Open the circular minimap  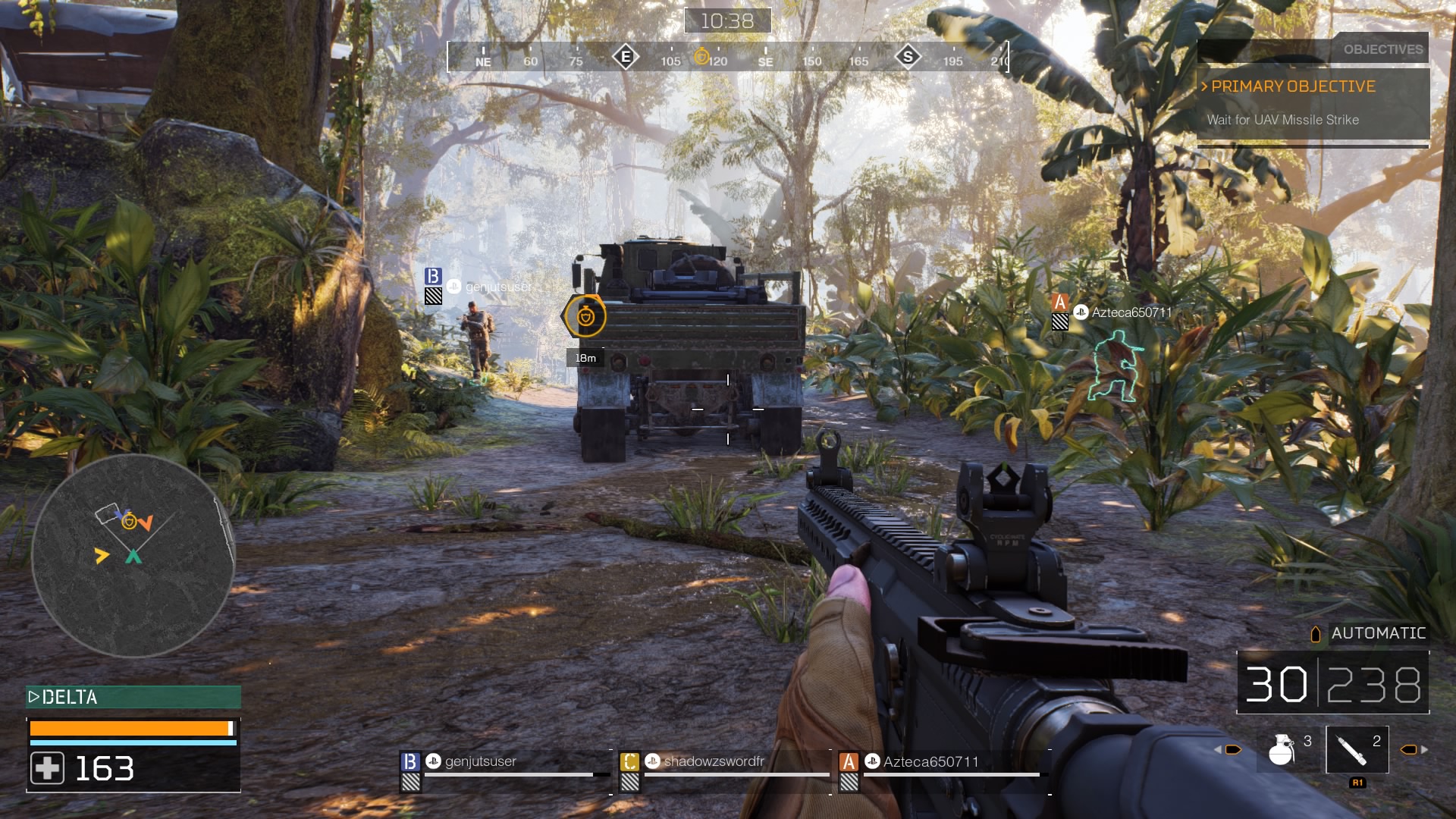click(x=133, y=555)
